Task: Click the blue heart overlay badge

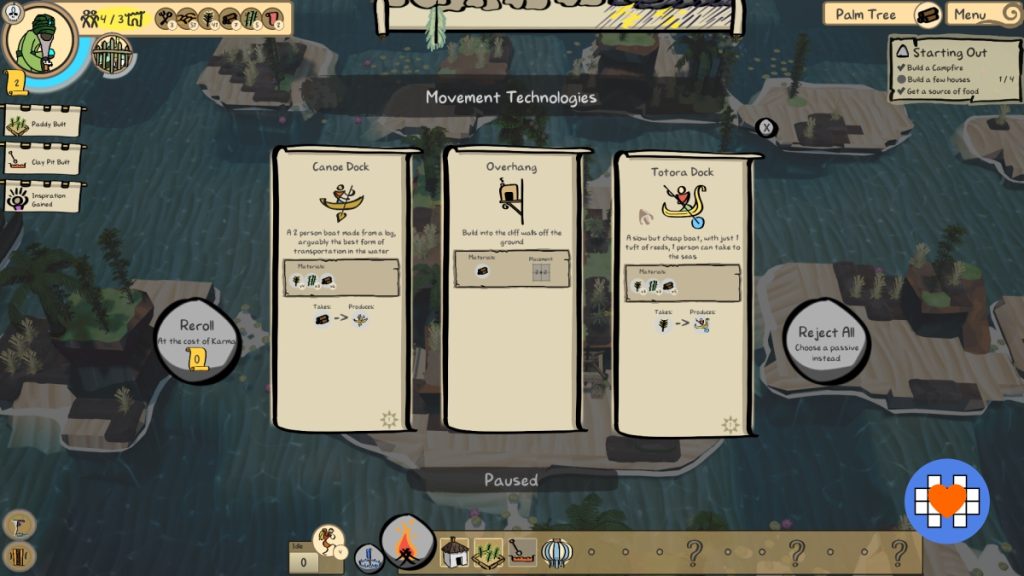Action: (946, 500)
